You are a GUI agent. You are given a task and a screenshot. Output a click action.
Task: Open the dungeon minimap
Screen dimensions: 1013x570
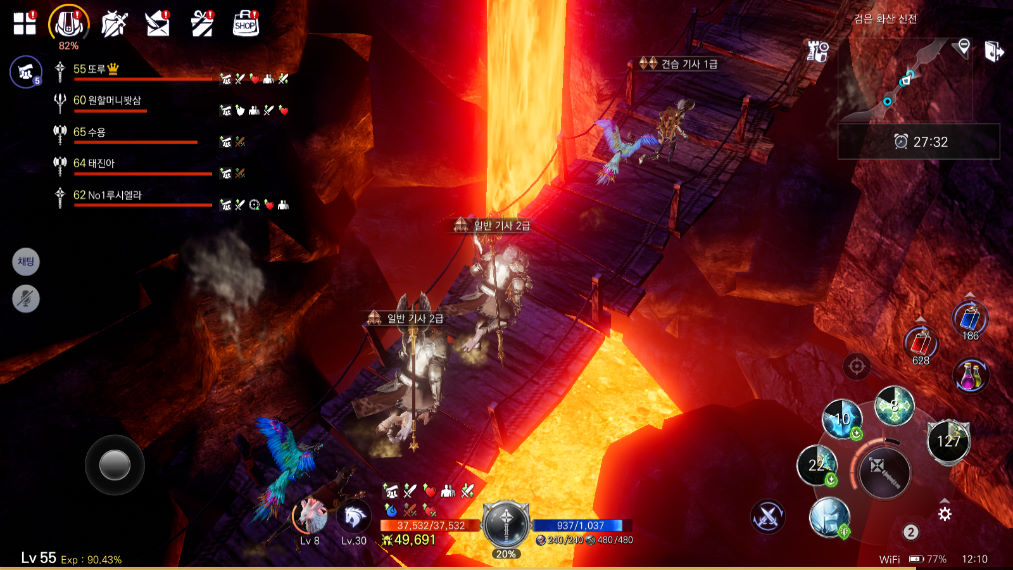click(904, 79)
